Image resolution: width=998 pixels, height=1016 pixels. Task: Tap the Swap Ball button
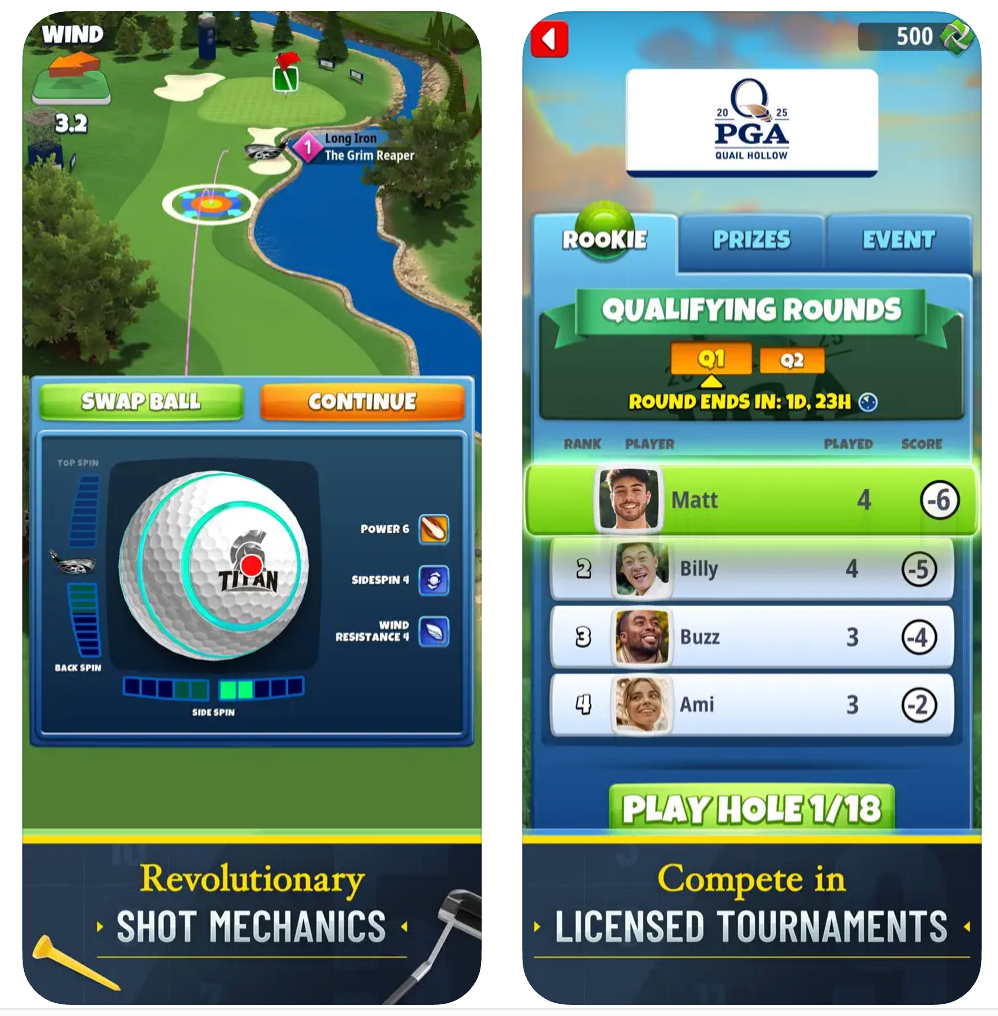pyautogui.click(x=141, y=402)
